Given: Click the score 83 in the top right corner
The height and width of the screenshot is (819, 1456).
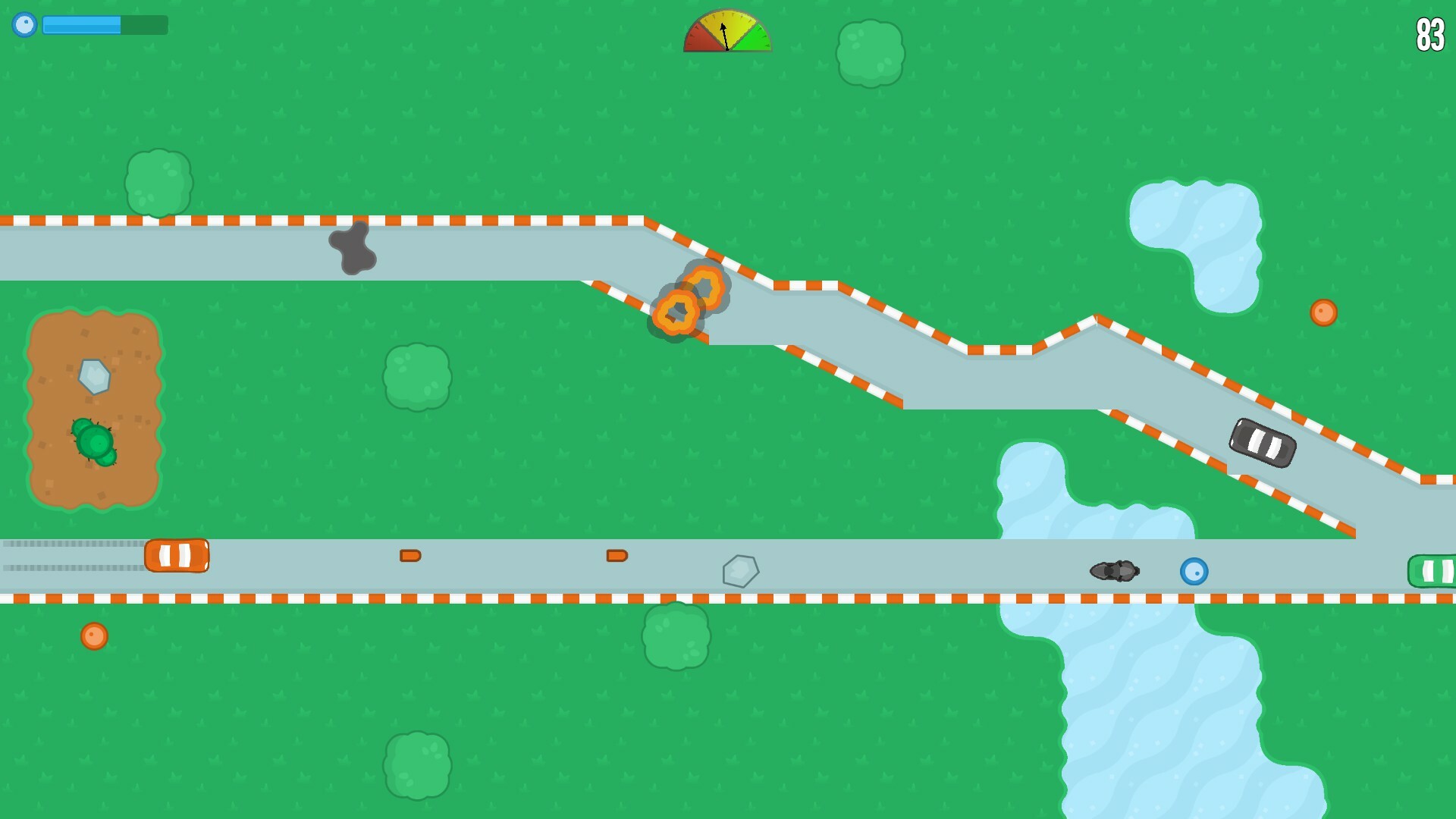Looking at the screenshot, I should [x=1429, y=35].
